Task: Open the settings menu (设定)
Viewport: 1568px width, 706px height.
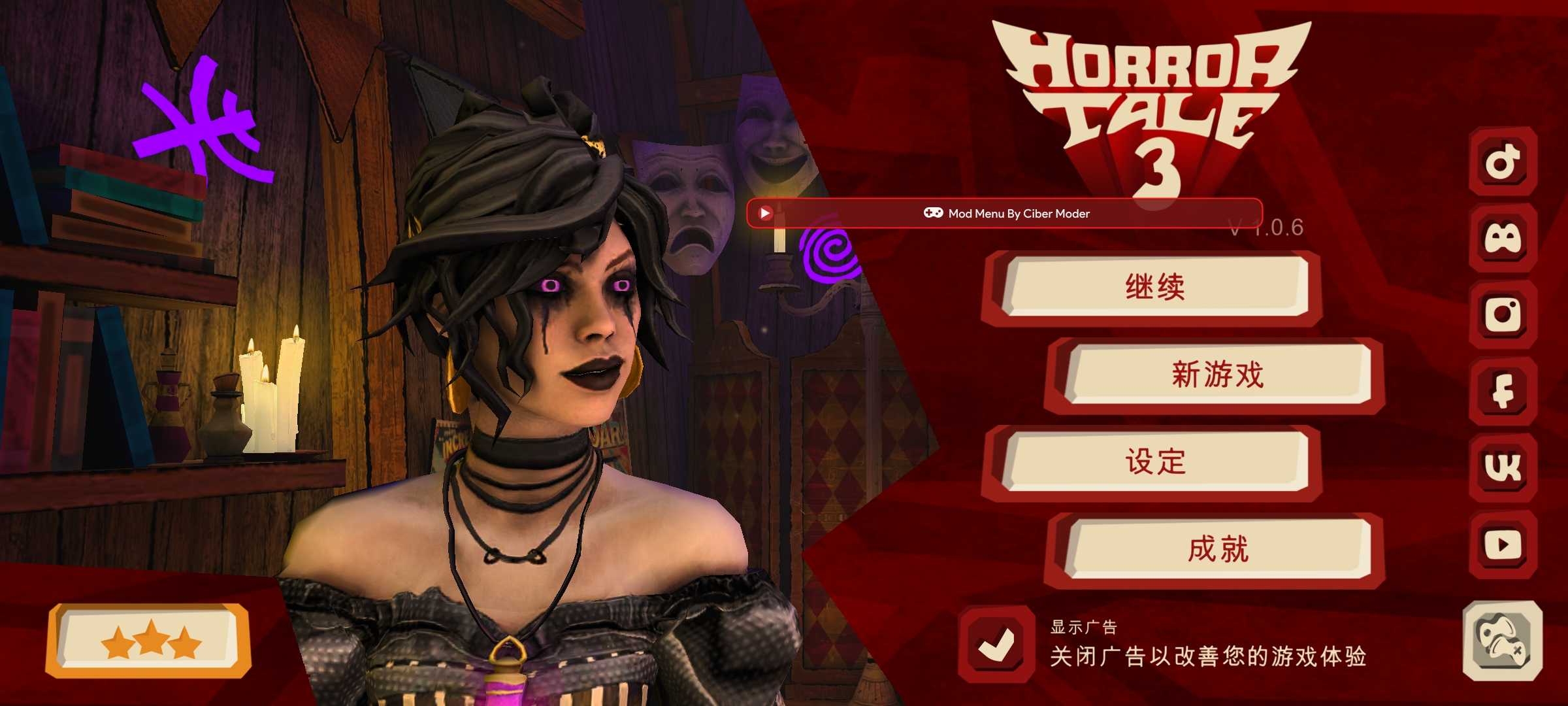Action: click(1155, 462)
